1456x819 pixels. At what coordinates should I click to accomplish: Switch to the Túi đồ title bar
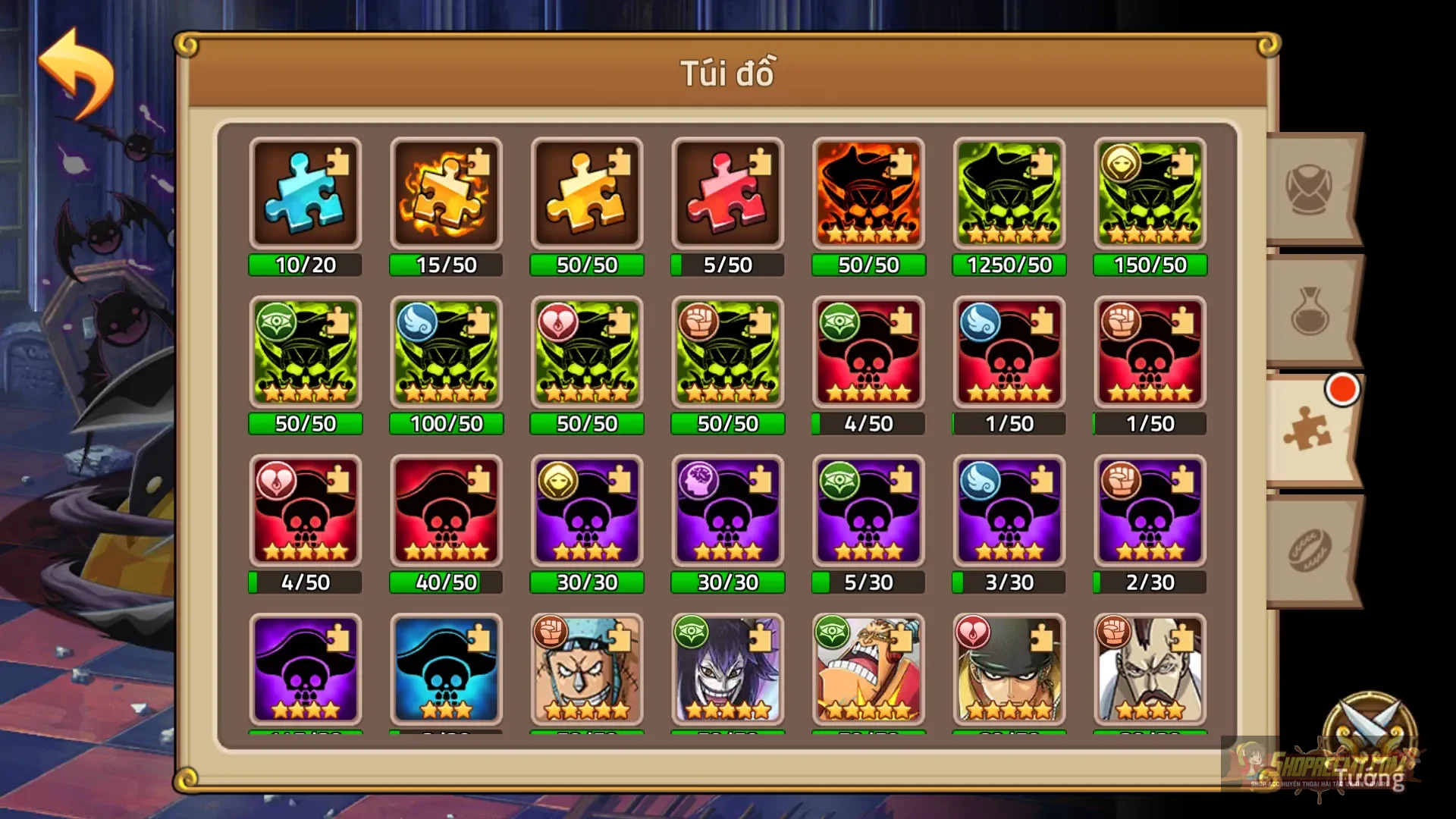[x=728, y=73]
